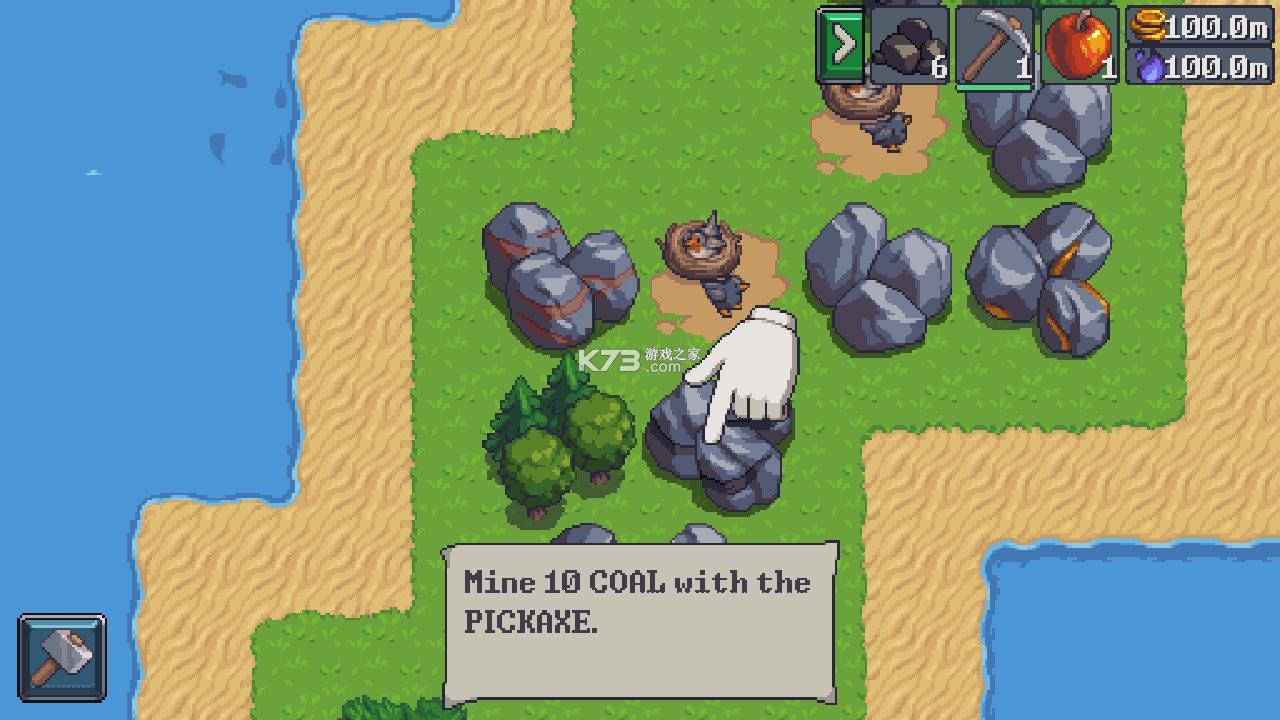Select the coal inventory slot
Image resolution: width=1280 pixels, height=720 pixels.
tap(909, 45)
